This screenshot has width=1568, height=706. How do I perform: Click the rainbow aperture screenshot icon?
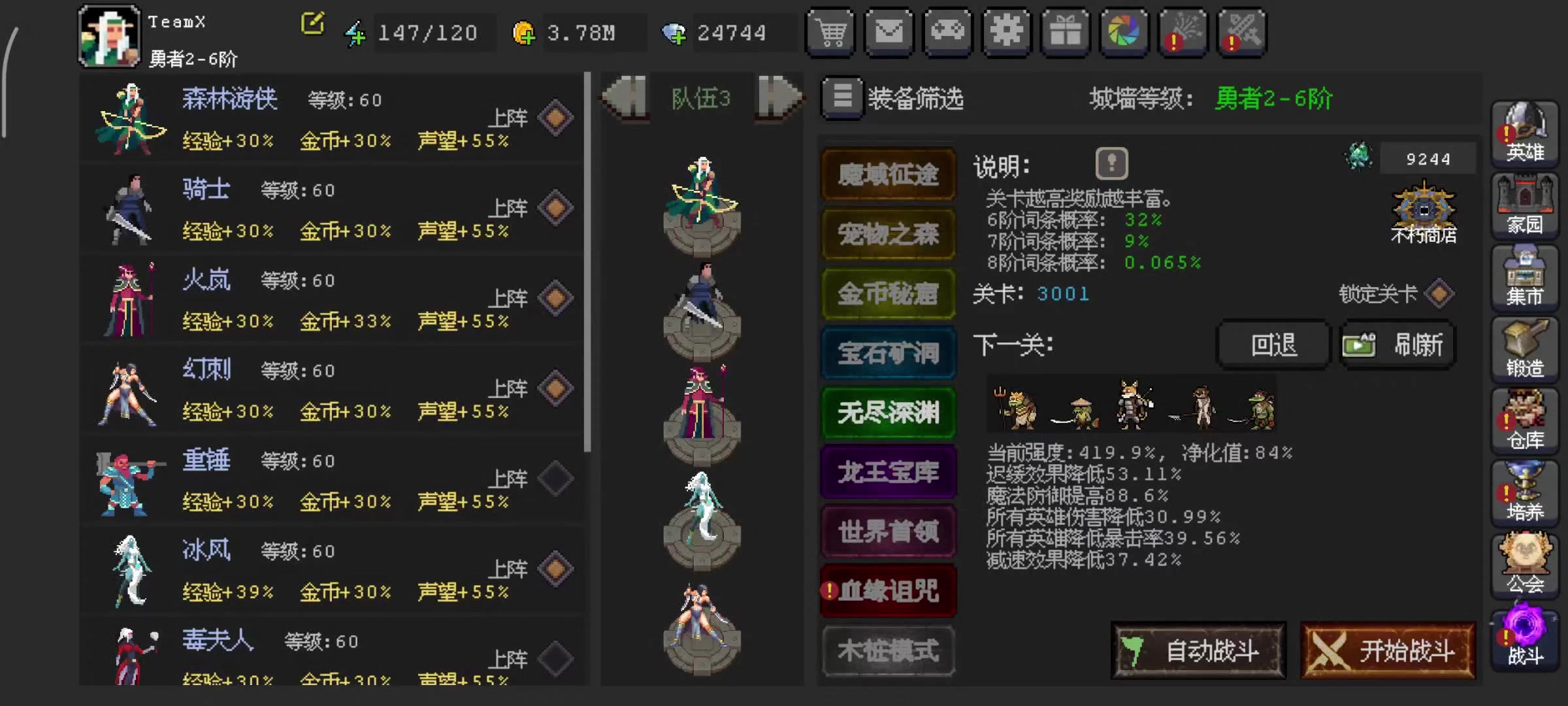(x=1124, y=32)
